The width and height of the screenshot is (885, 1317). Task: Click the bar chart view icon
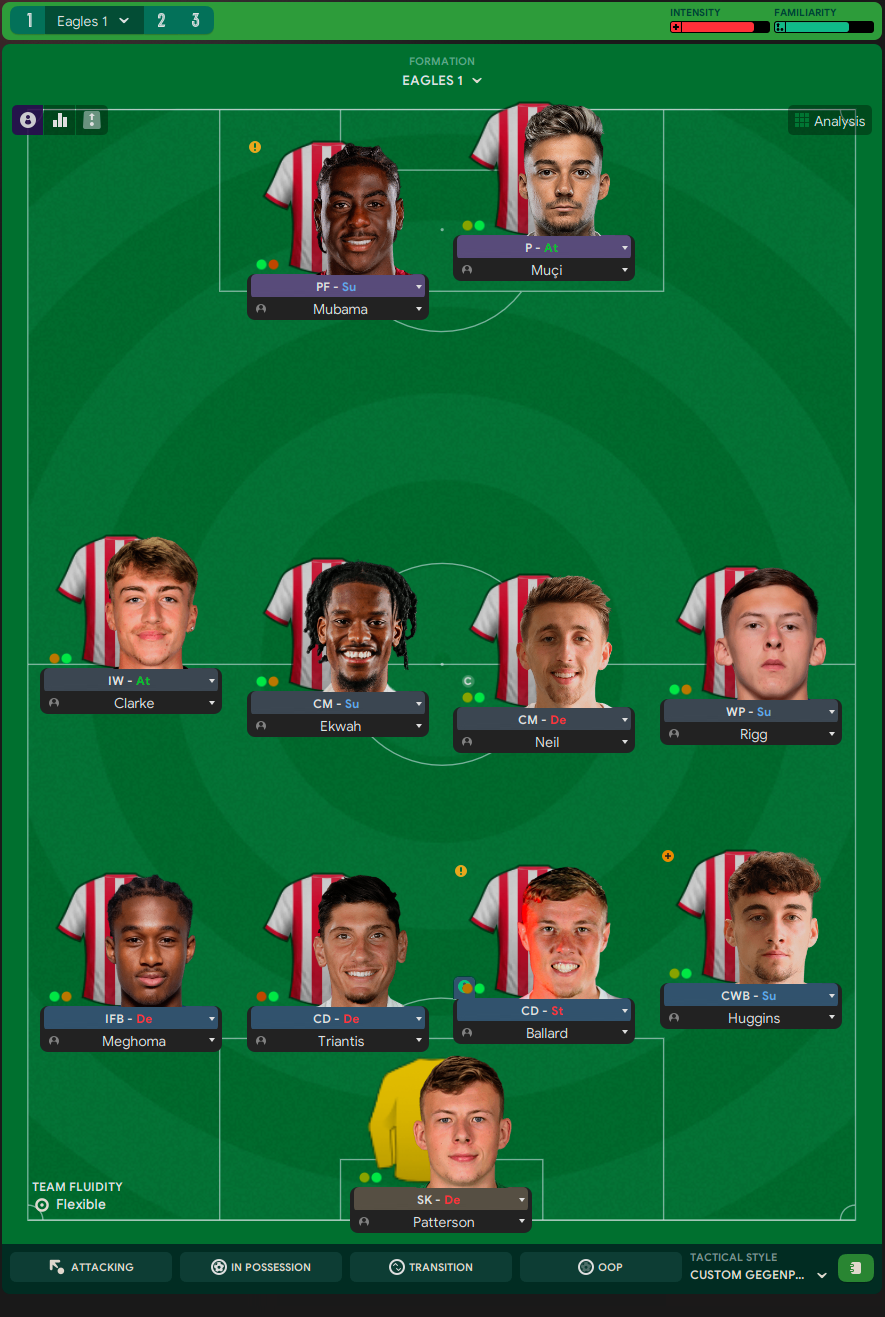pyautogui.click(x=60, y=120)
